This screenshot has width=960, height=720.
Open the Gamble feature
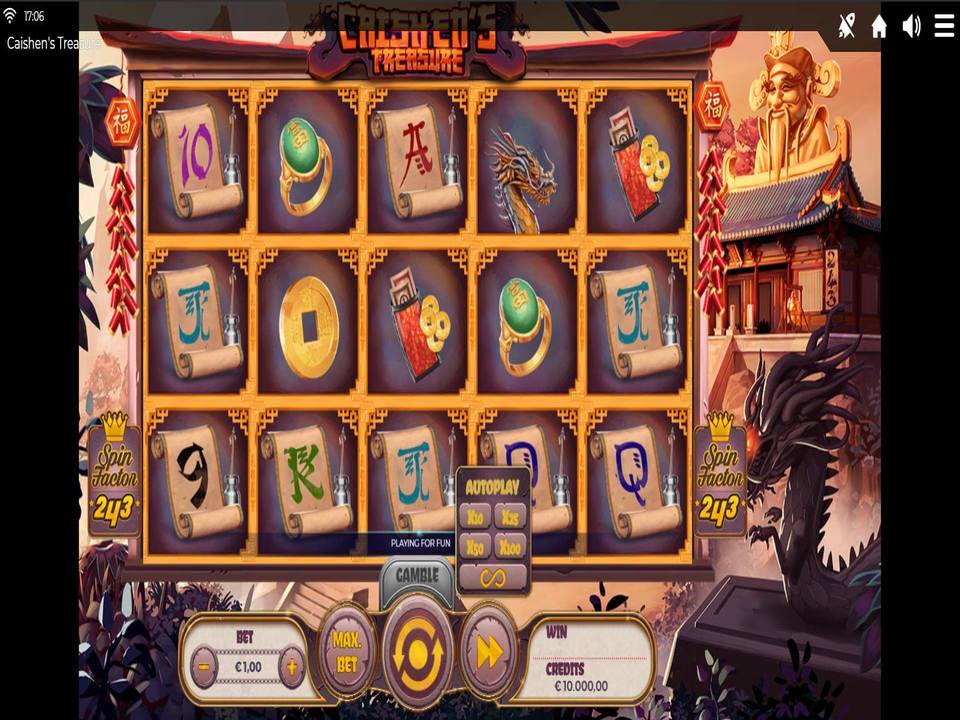417,576
